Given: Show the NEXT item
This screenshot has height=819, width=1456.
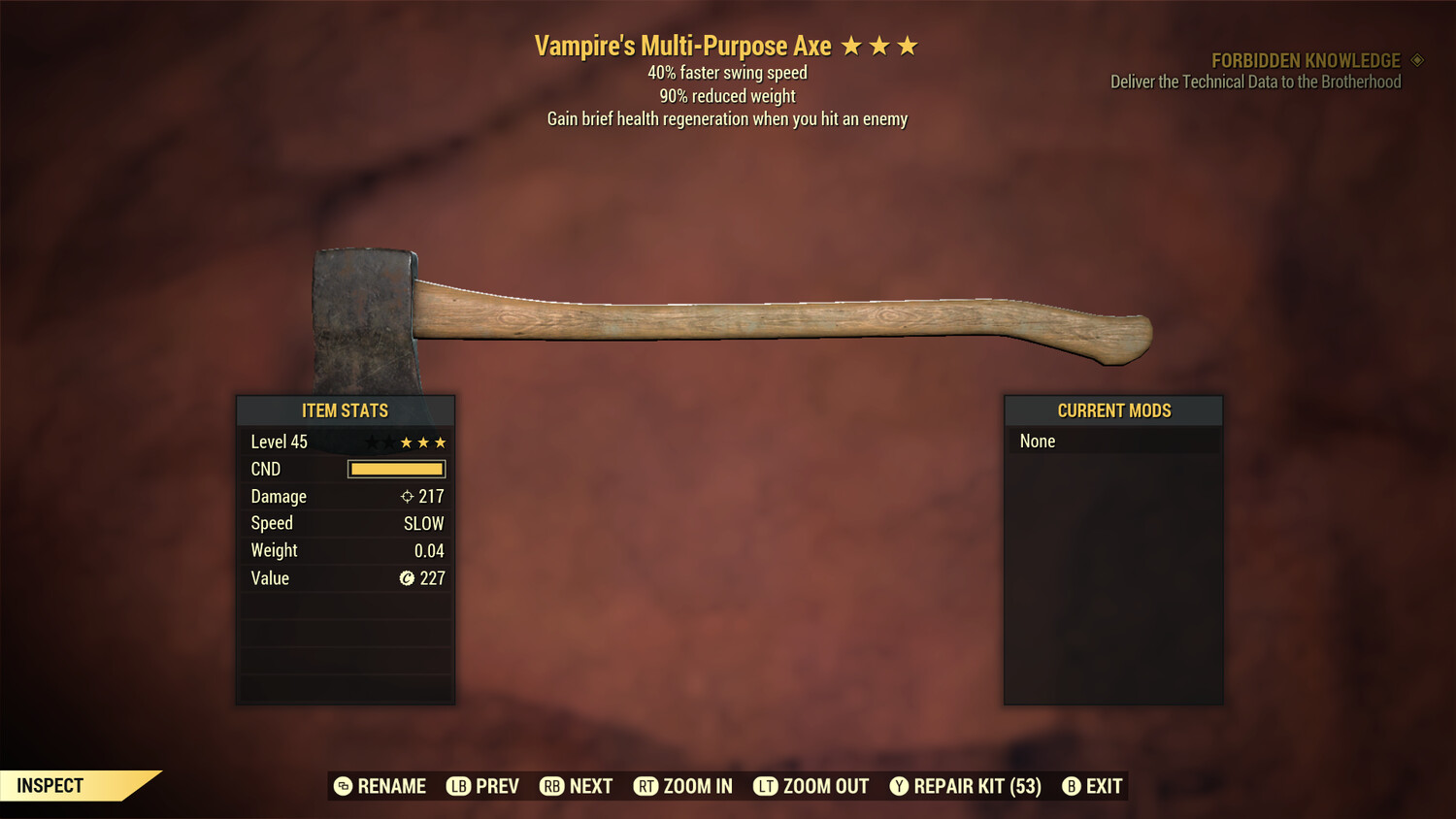Looking at the screenshot, I should click(577, 786).
